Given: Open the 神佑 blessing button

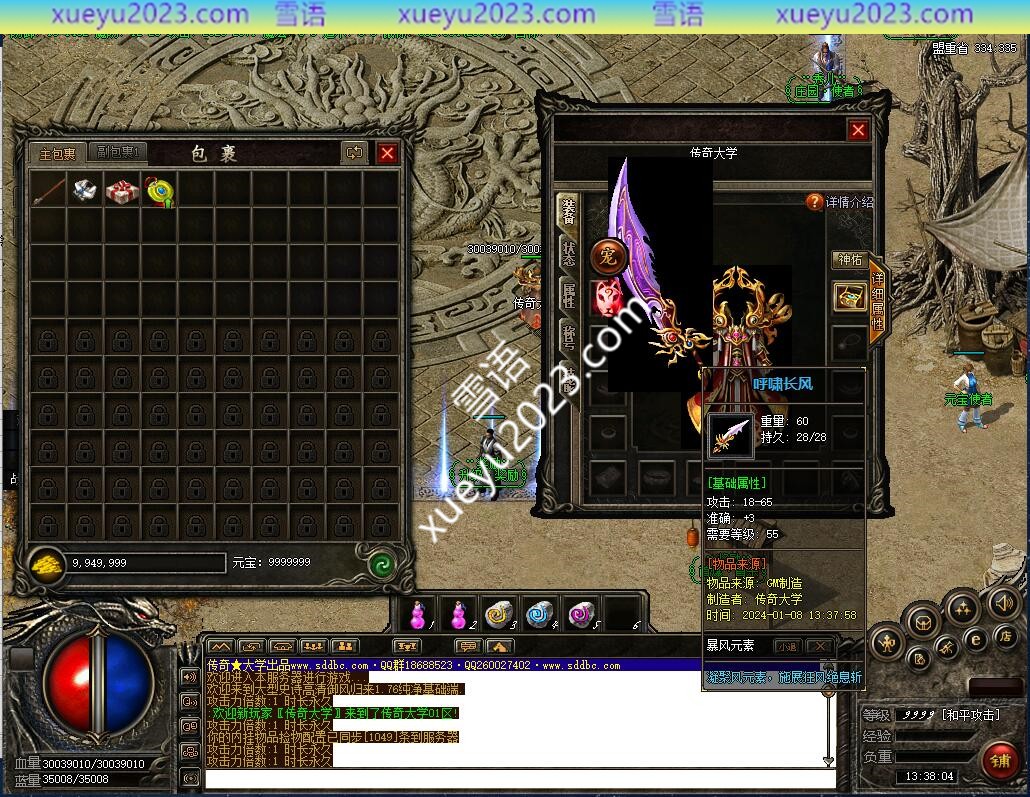Looking at the screenshot, I should 849,260.
